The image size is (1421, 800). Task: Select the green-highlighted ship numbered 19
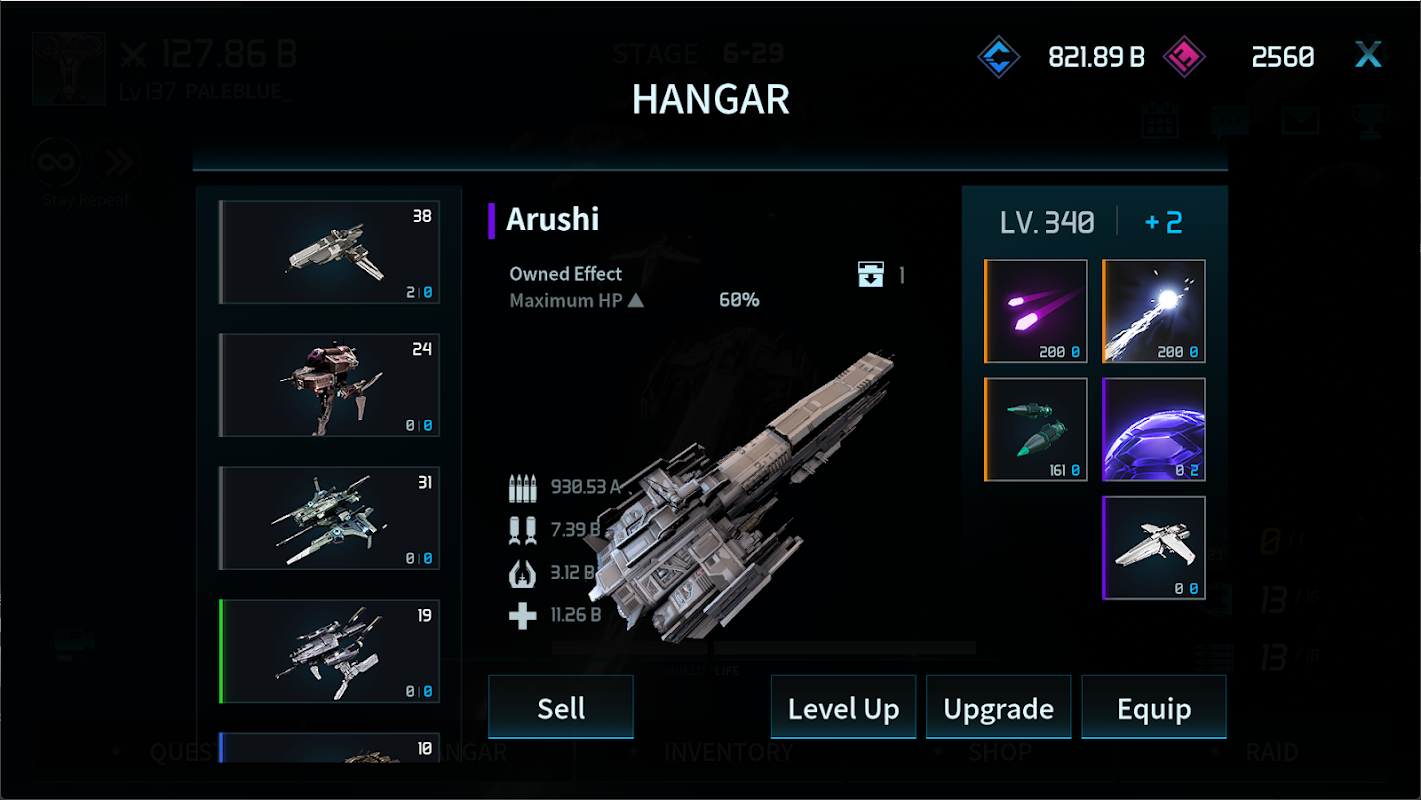[x=330, y=651]
